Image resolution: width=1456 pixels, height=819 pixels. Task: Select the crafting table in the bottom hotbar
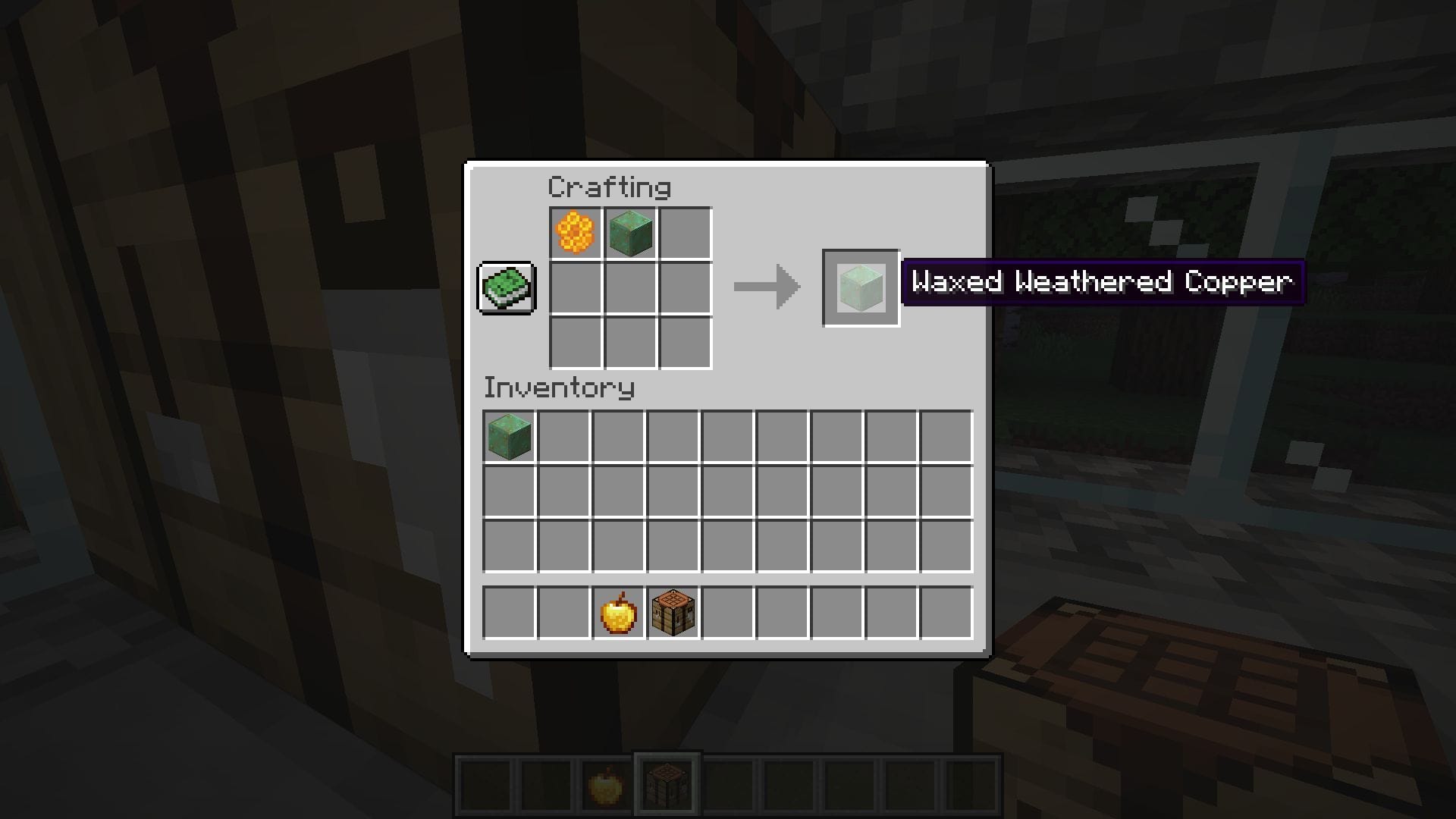(x=667, y=785)
